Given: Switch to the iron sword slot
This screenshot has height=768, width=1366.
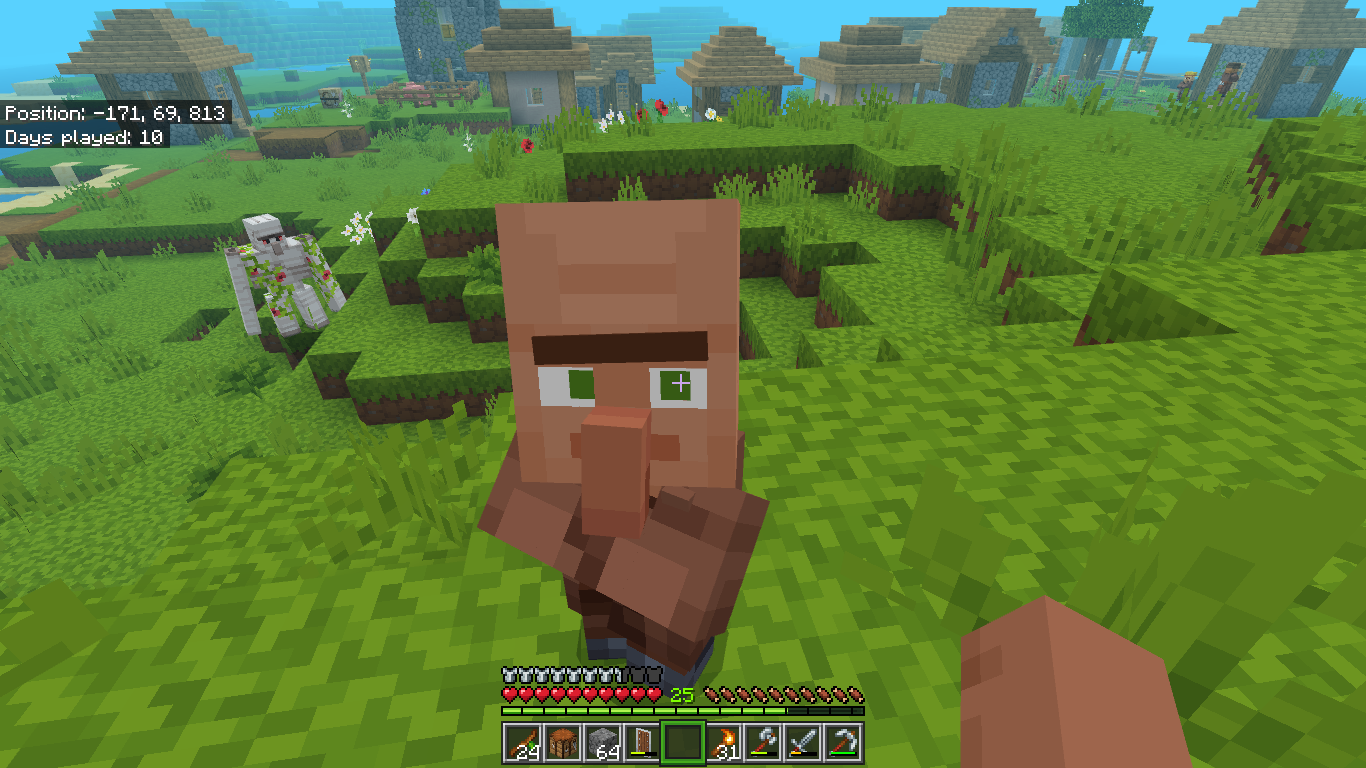Looking at the screenshot, I should point(805,743).
